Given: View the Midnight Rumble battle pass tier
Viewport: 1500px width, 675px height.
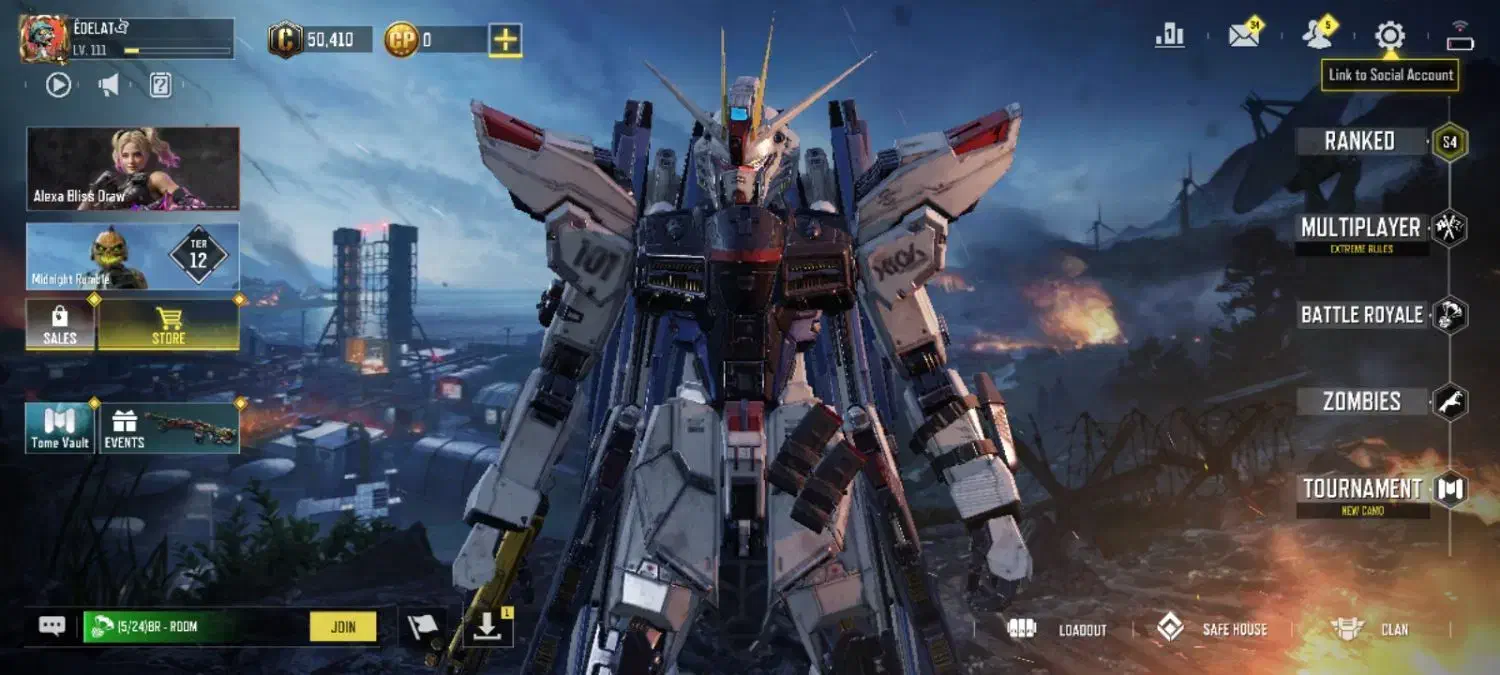Looking at the screenshot, I should click(x=133, y=256).
